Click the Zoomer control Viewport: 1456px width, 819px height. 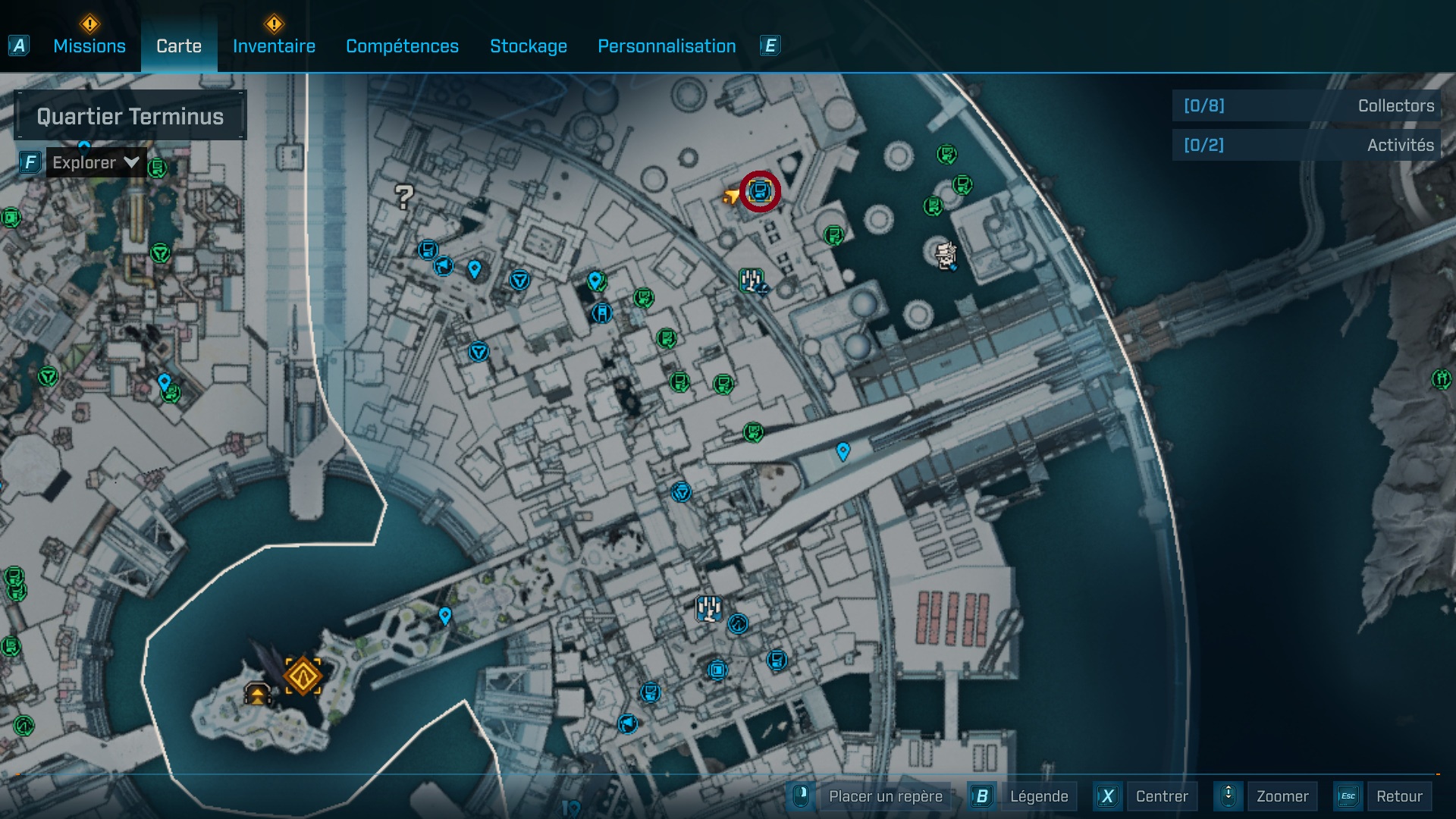coord(1282,796)
